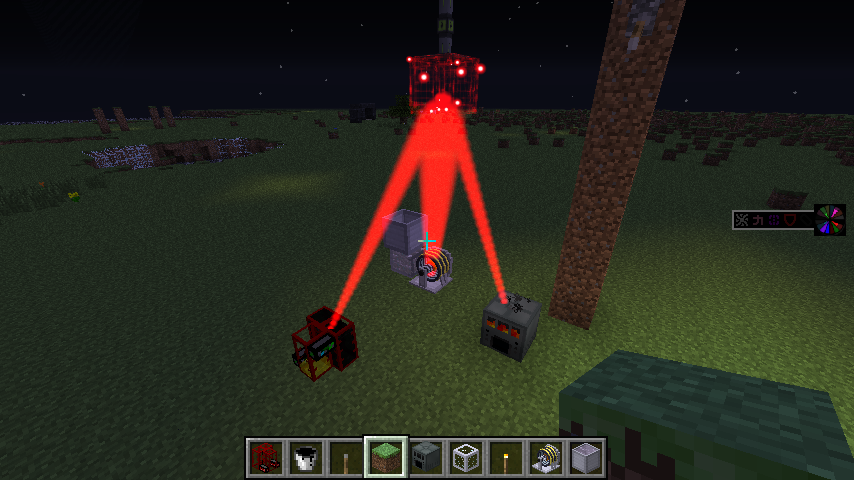Choose the torch hotbar slot
This screenshot has height=480, width=854.
[x=506, y=458]
